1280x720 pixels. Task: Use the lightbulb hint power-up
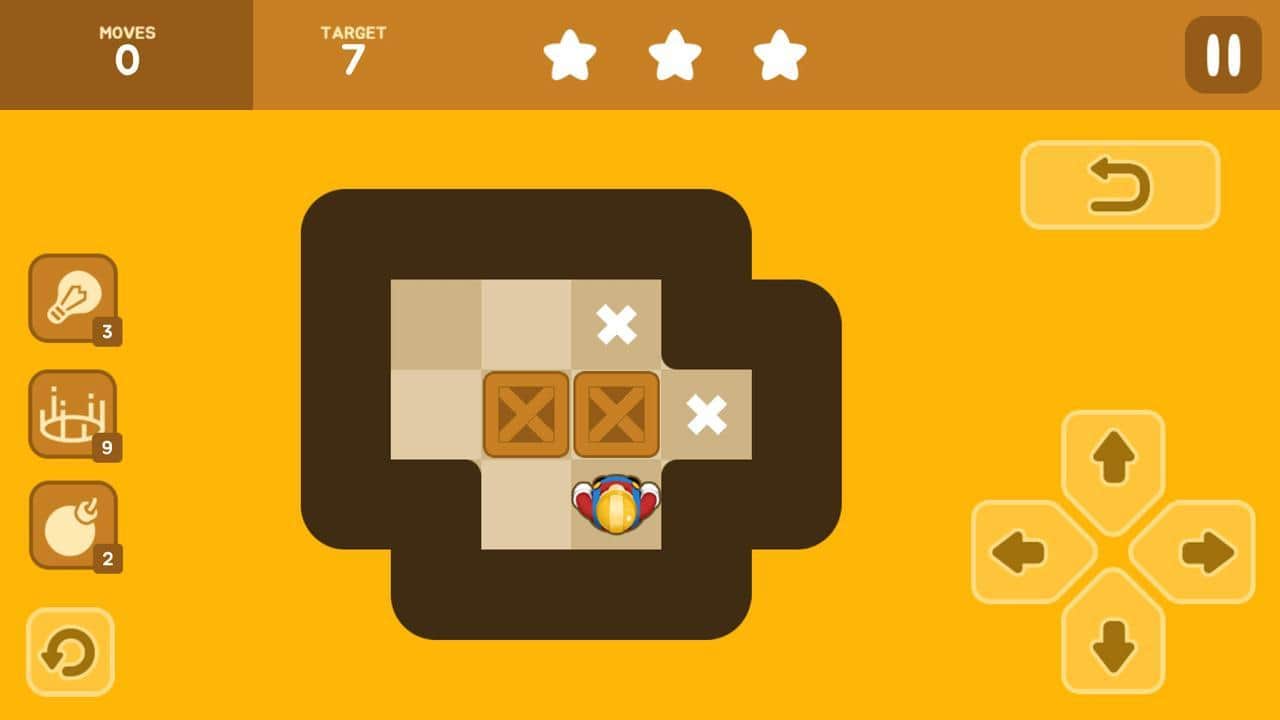[x=72, y=297]
